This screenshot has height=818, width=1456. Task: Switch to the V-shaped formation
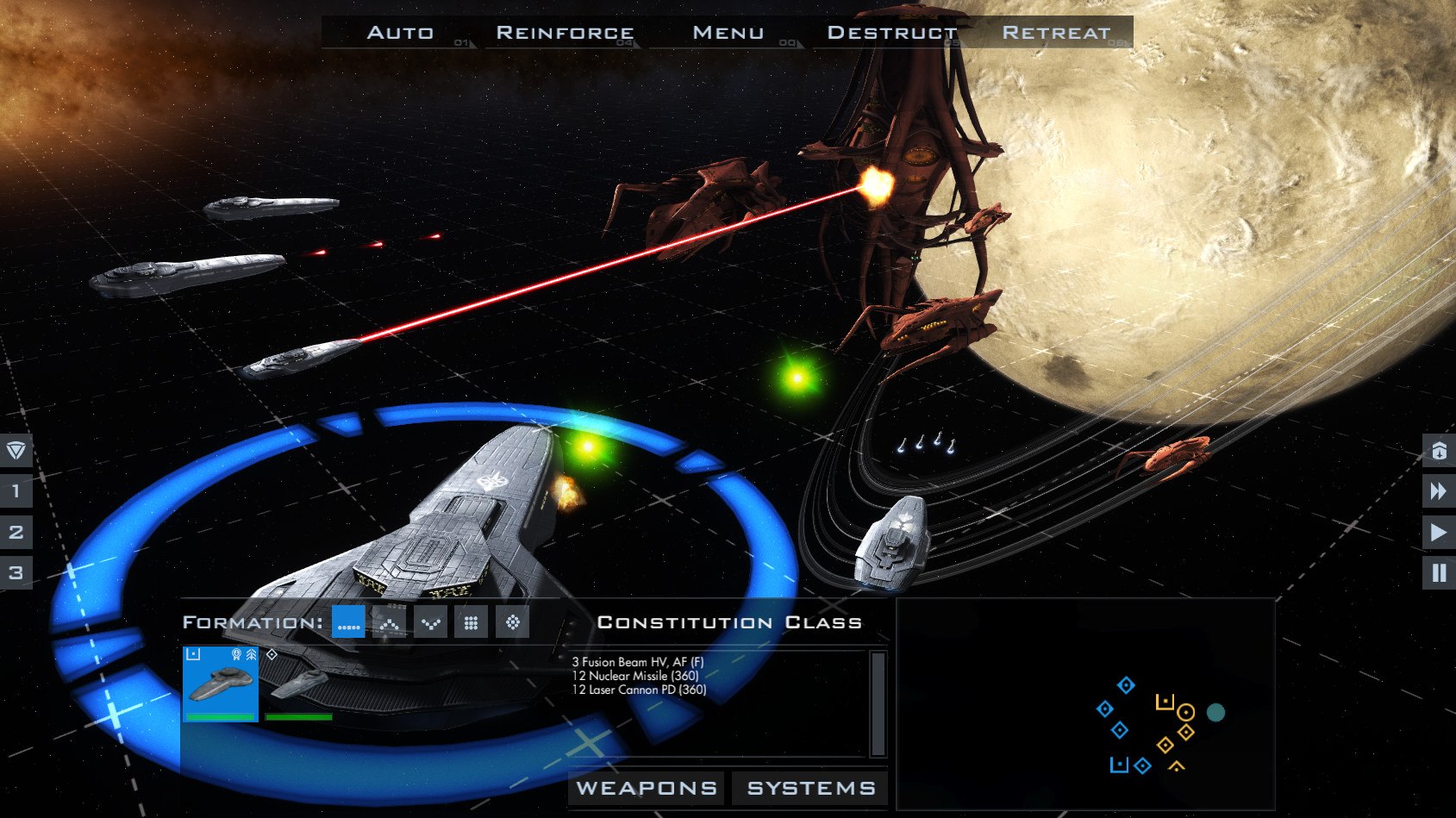(x=430, y=622)
